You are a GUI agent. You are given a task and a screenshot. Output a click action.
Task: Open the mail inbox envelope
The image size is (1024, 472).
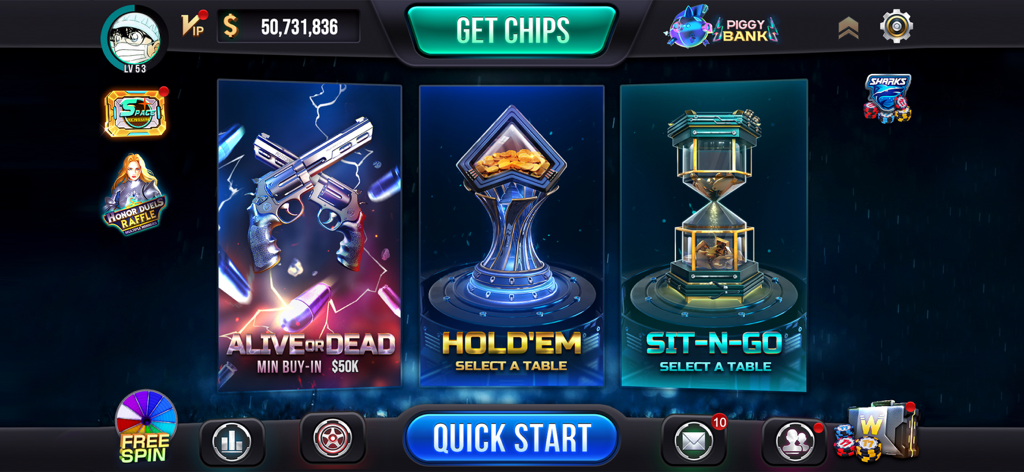[x=693, y=441]
